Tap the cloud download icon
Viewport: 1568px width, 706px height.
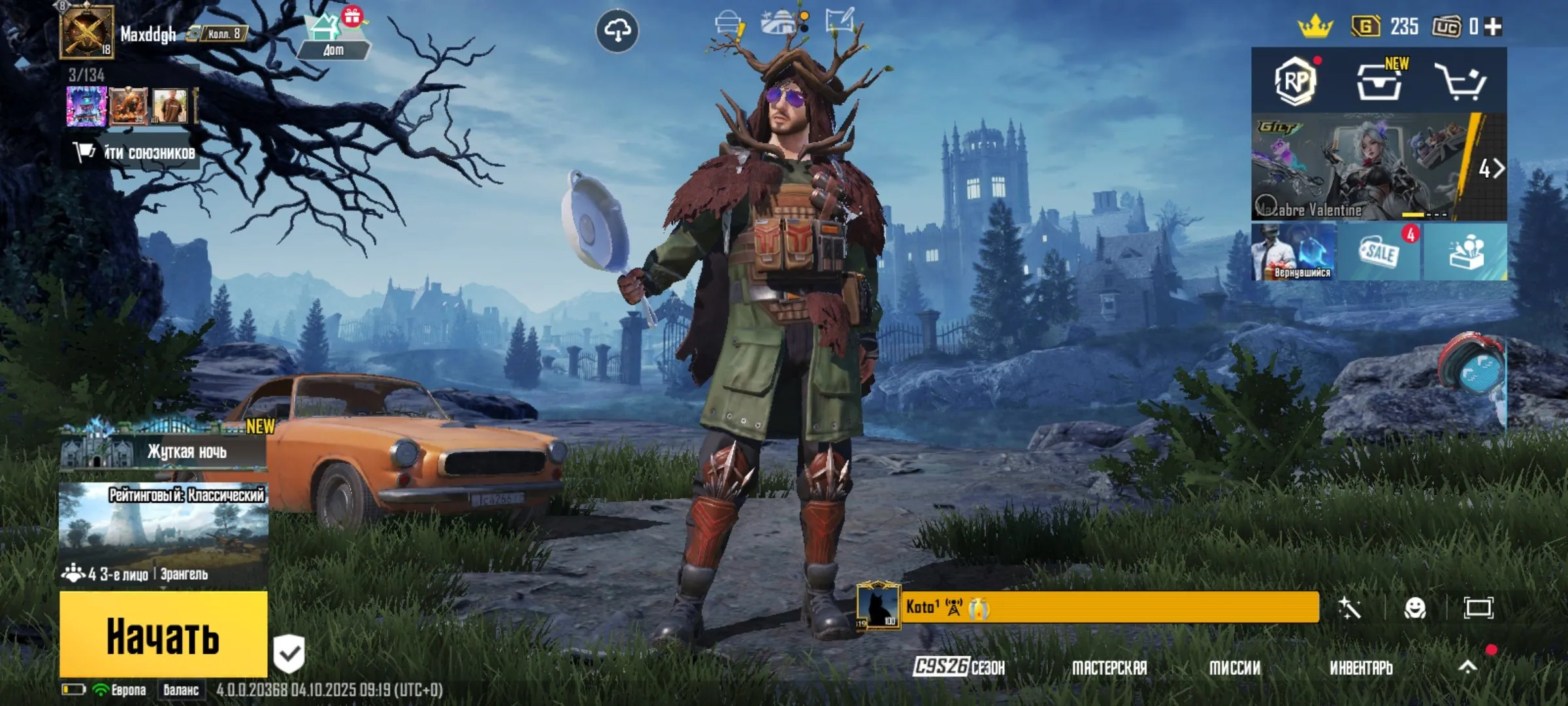tap(617, 30)
